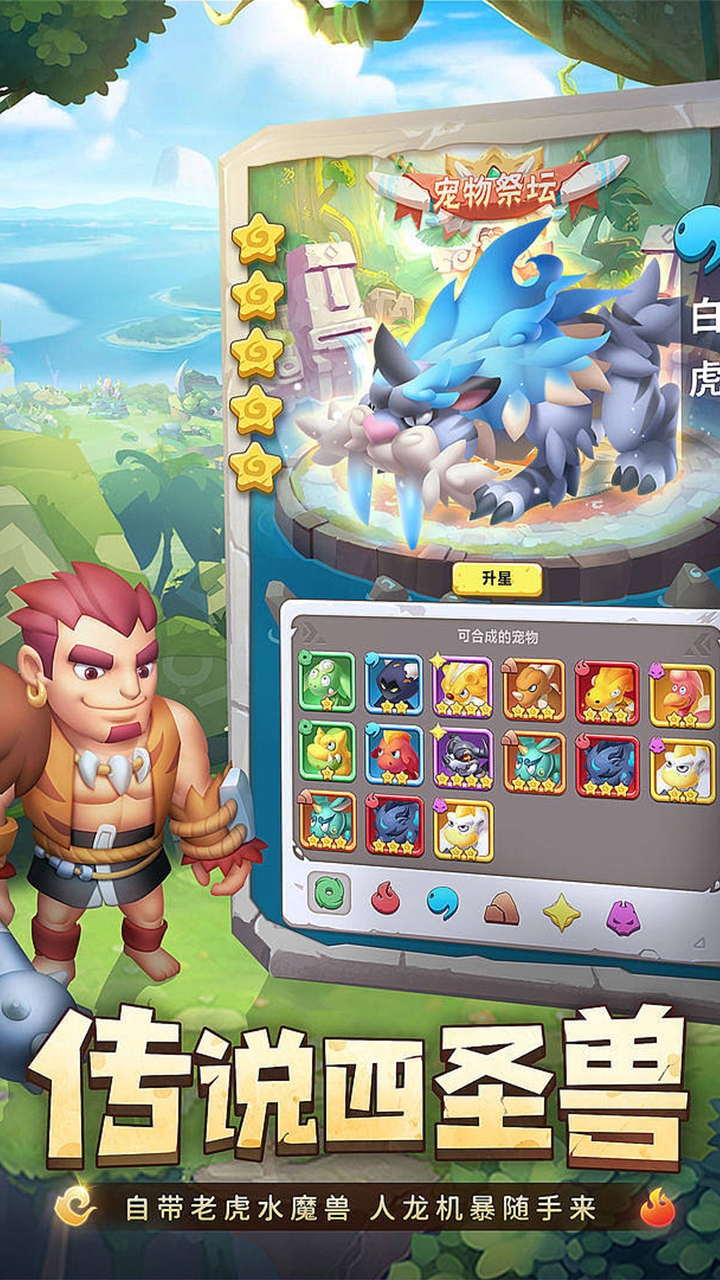Select the yellow dinosaur pet in red frame
This screenshot has height=1280, width=720.
606,692
